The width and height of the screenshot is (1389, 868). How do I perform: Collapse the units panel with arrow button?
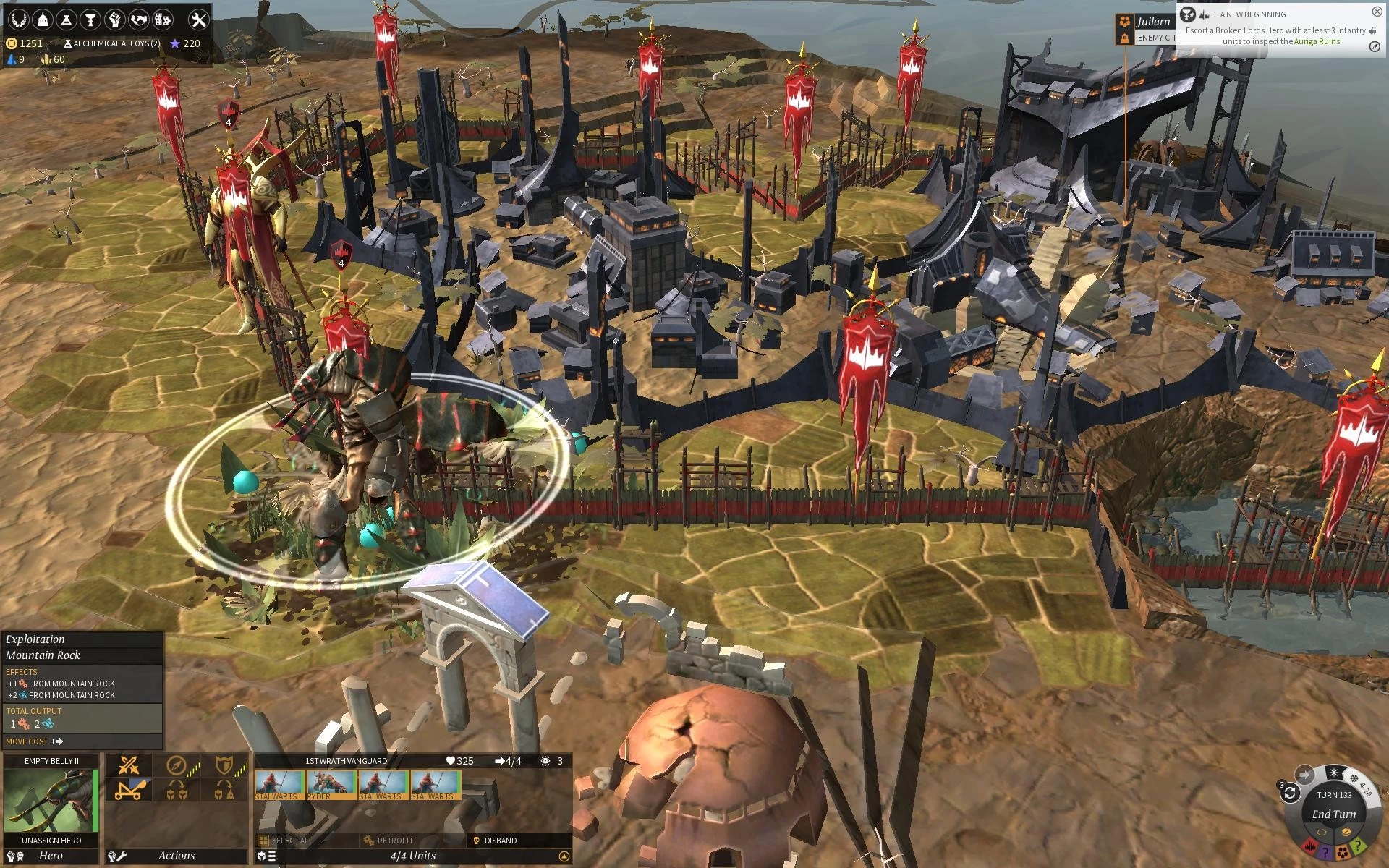point(564,856)
